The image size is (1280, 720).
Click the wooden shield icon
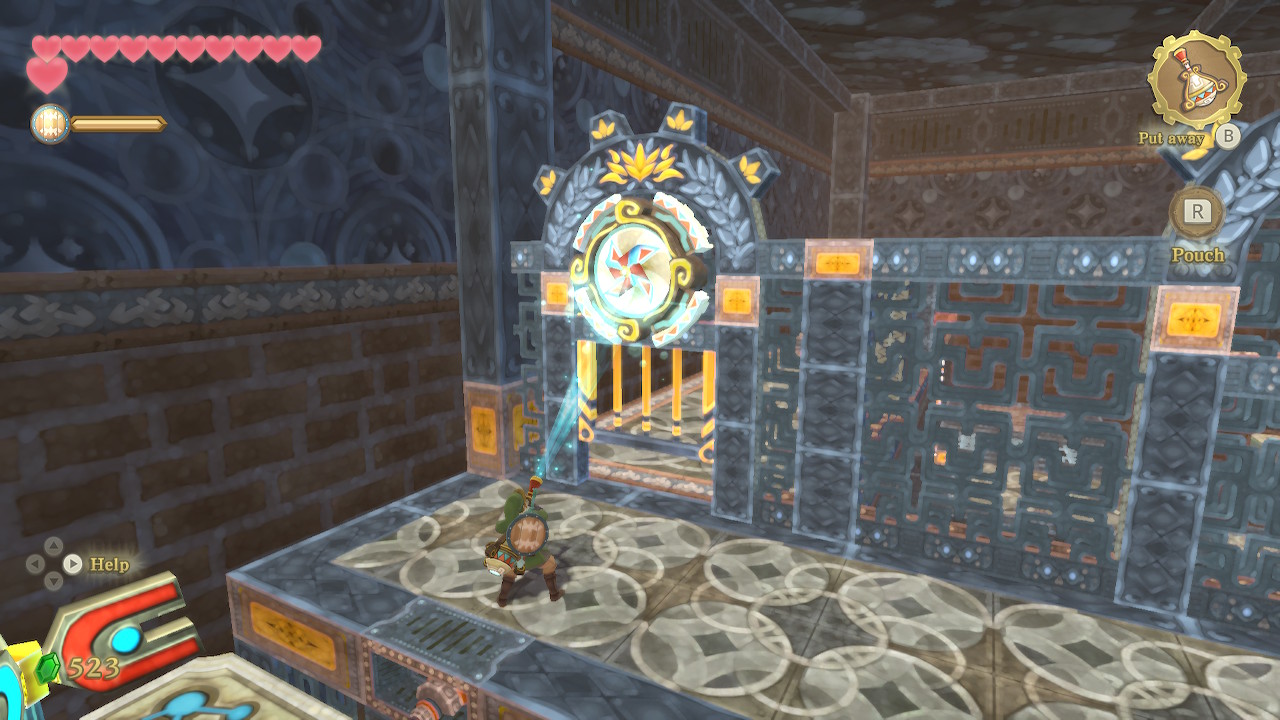pyautogui.click(x=50, y=124)
